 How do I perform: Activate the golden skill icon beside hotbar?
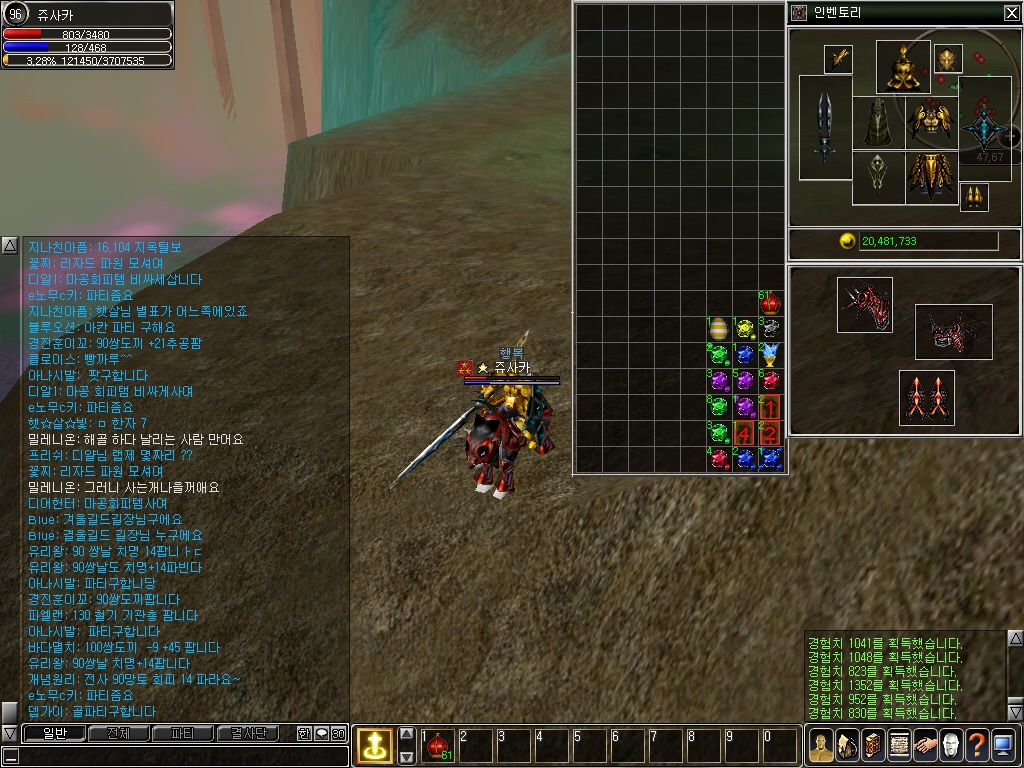coord(374,745)
